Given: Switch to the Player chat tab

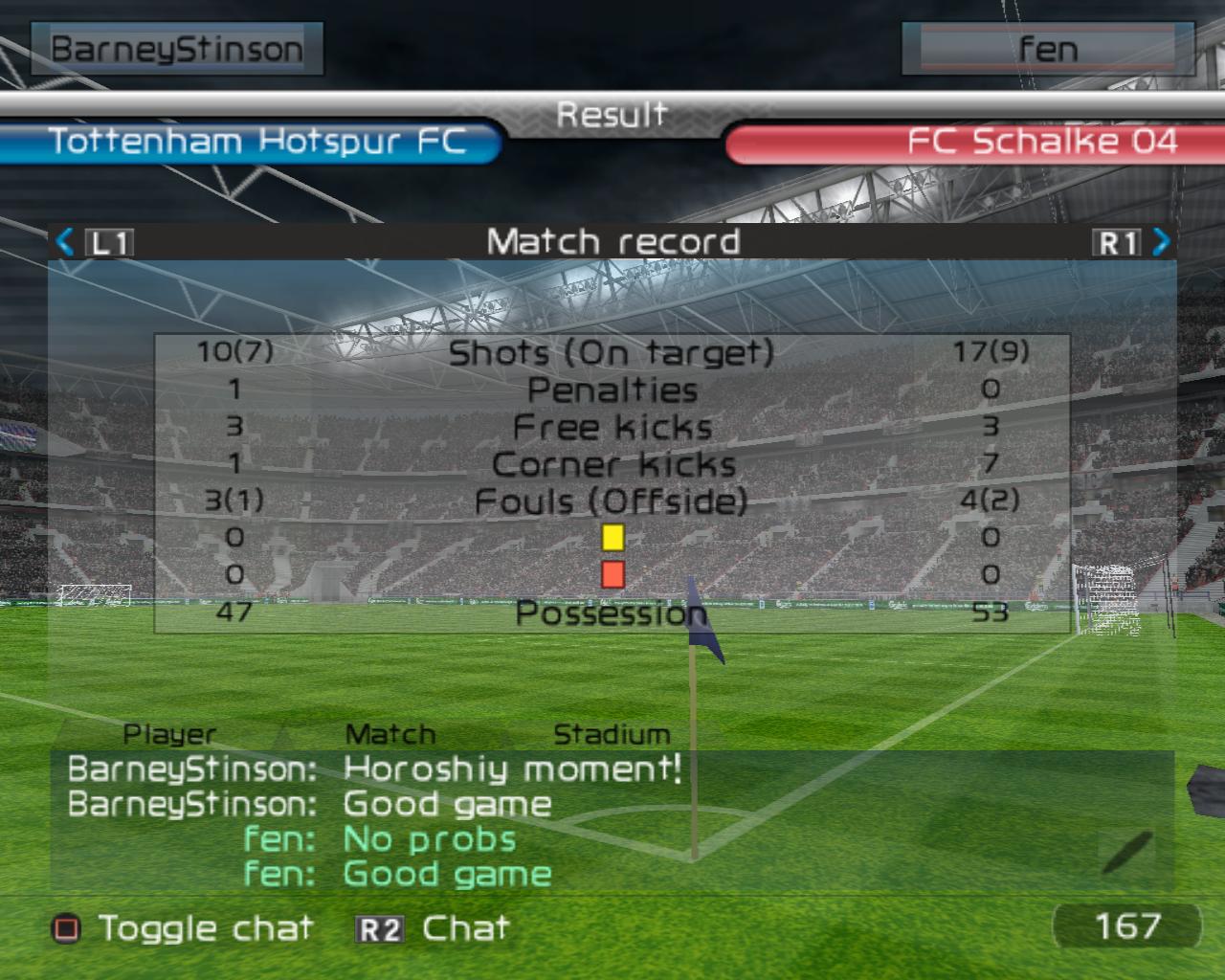Looking at the screenshot, I should tap(169, 735).
